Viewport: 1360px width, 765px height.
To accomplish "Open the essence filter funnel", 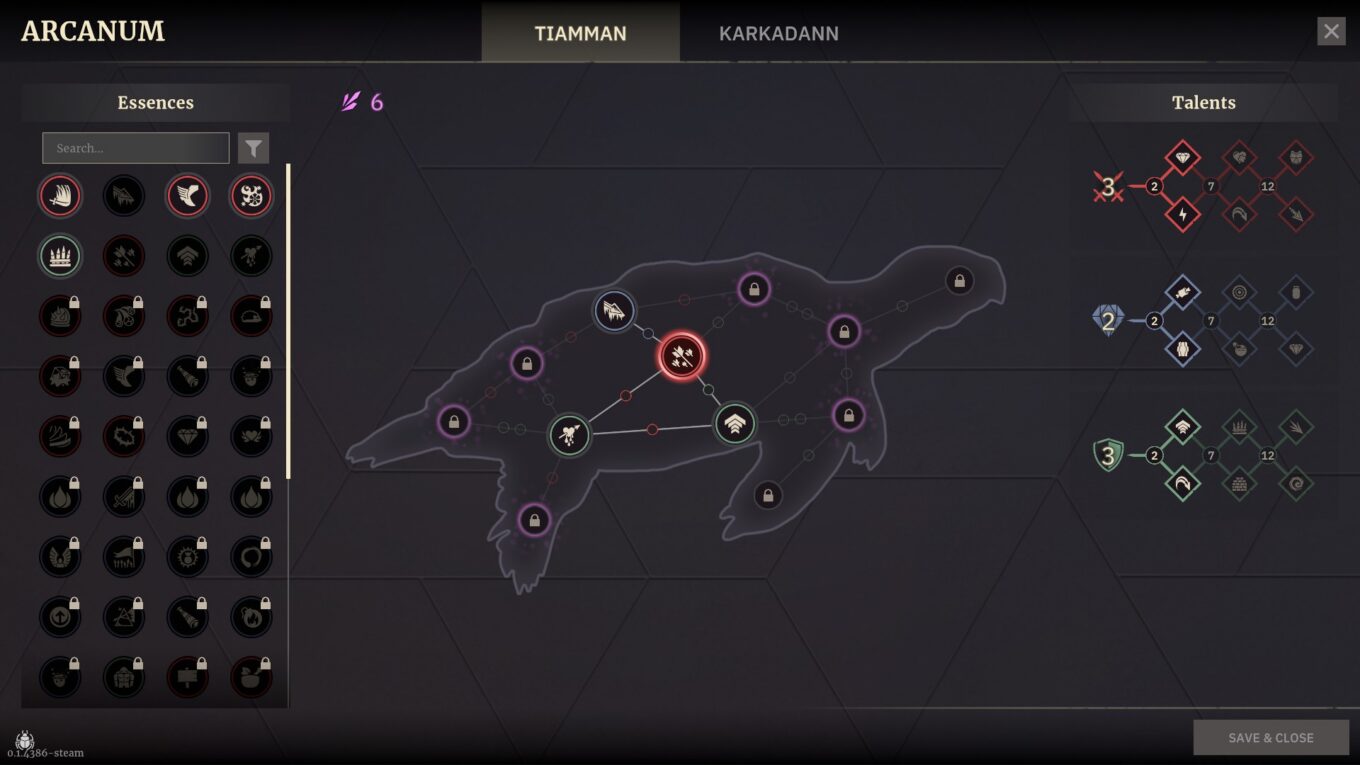I will tap(254, 148).
